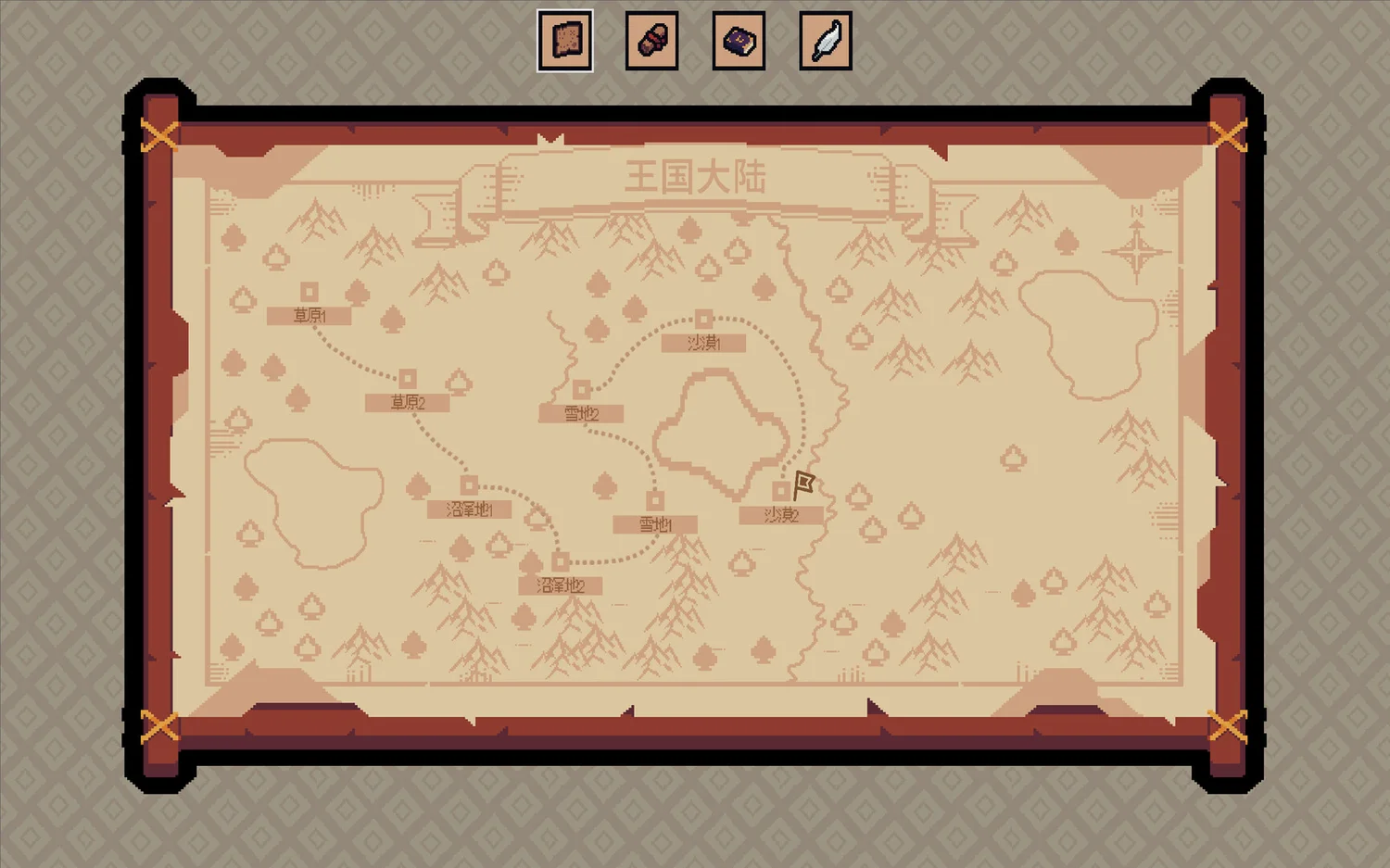1390x868 pixels.
Task: Open the rolled scroll tab
Action: (651, 41)
